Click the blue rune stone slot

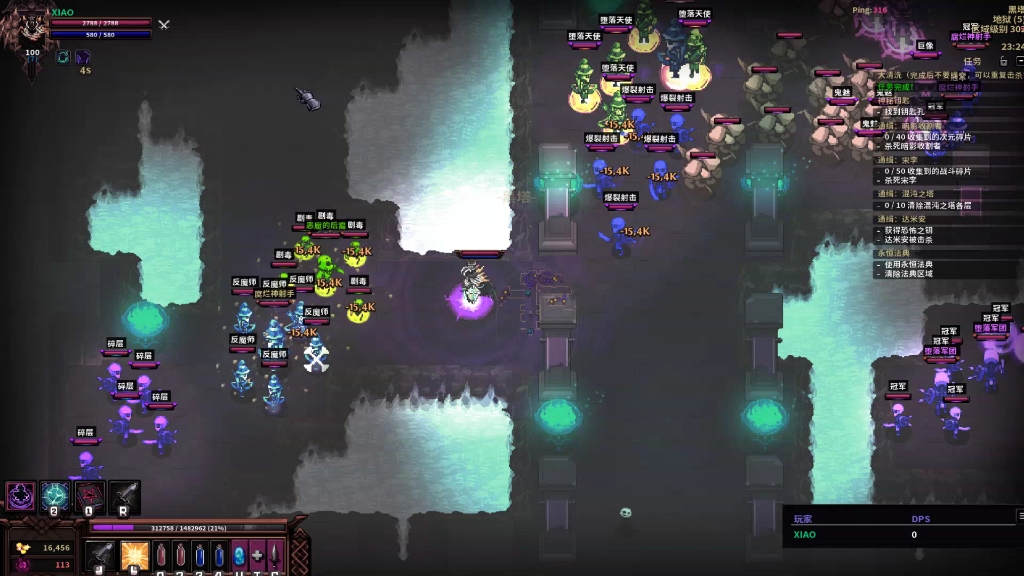[x=238, y=555]
